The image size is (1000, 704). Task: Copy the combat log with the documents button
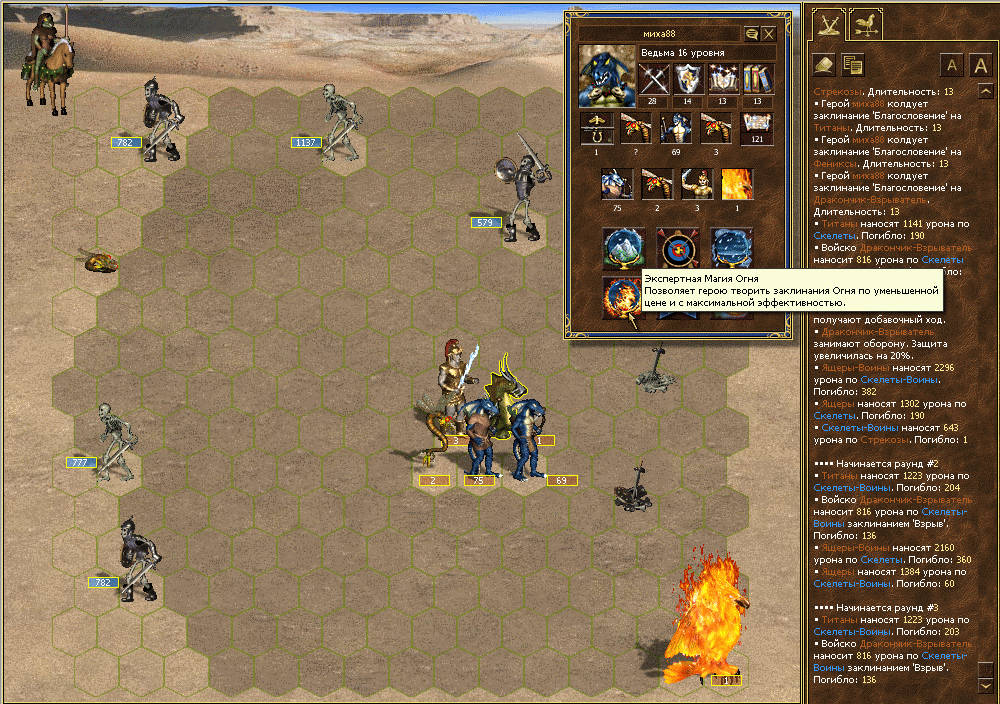(x=852, y=65)
